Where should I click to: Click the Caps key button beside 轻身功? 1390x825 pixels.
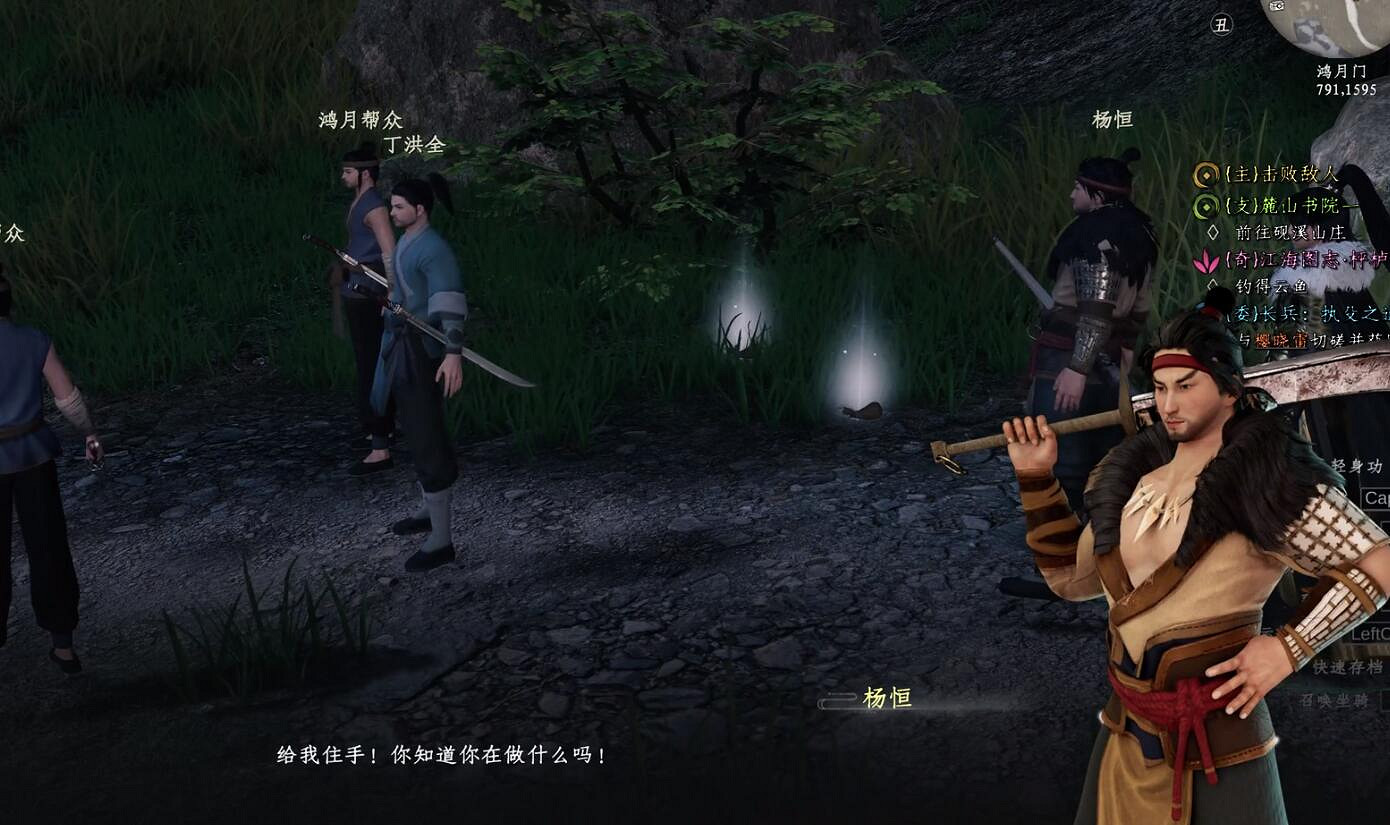coord(1378,498)
